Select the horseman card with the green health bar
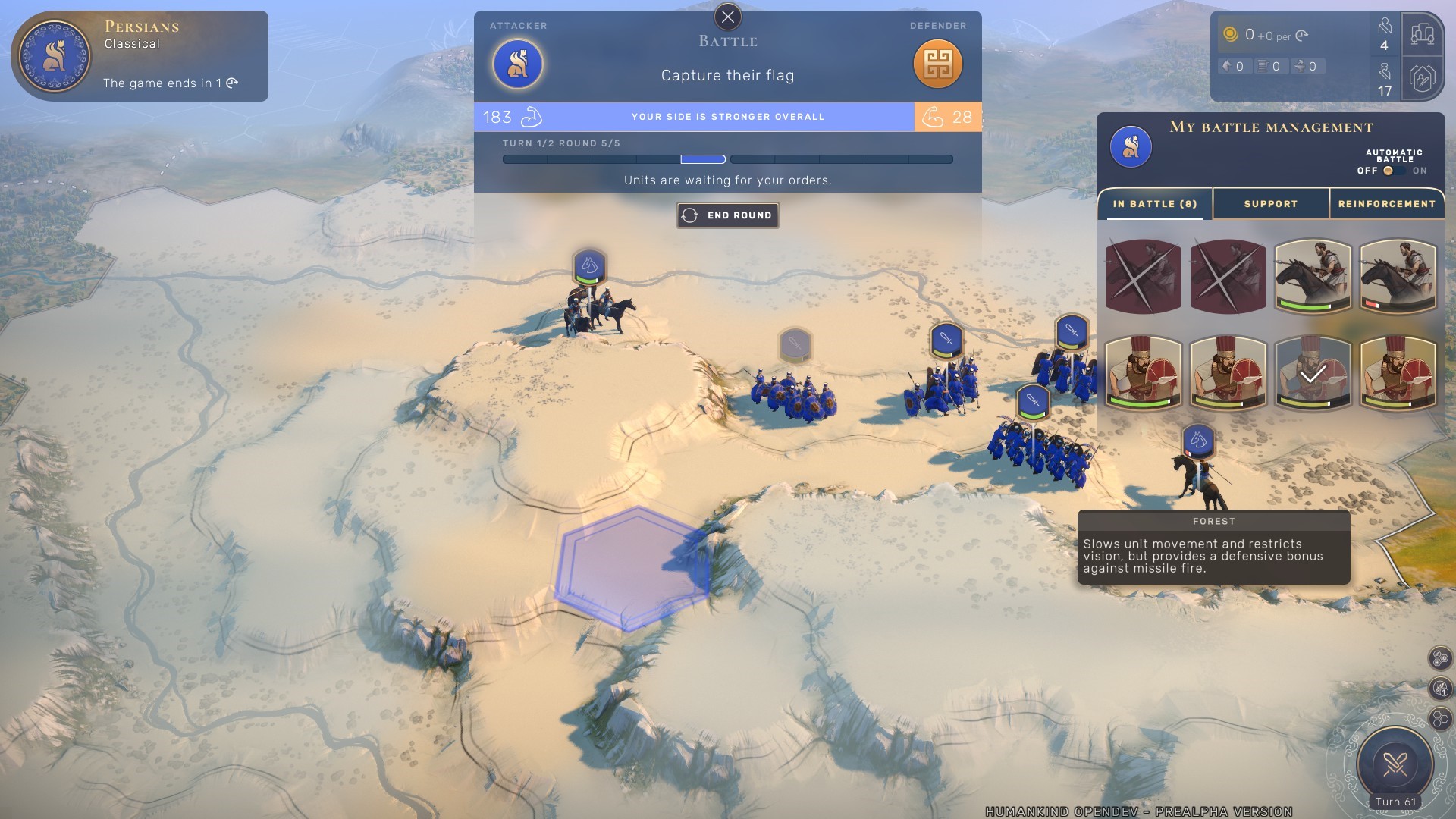The height and width of the screenshot is (819, 1456). point(1313,276)
